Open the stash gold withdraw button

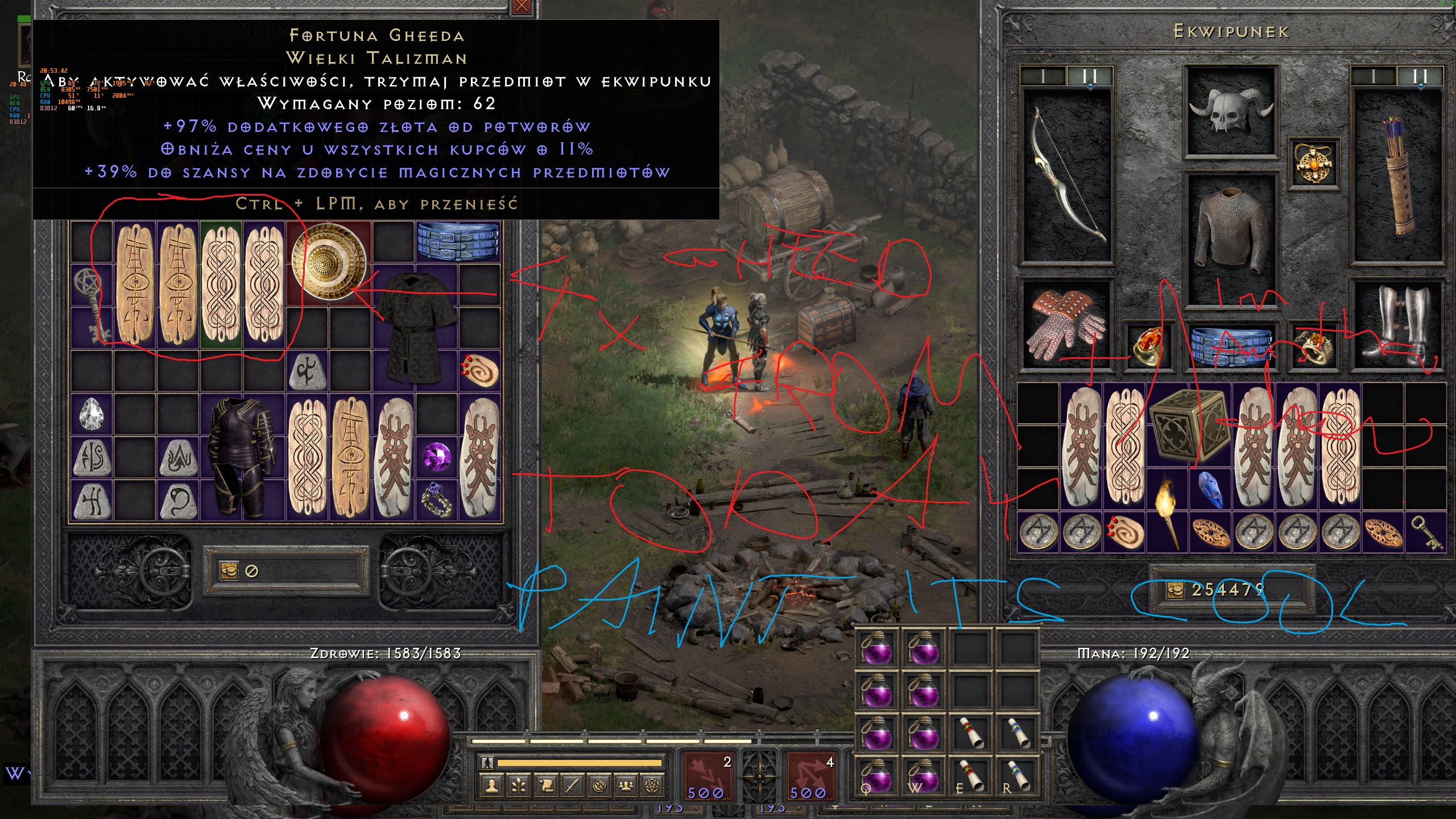click(229, 570)
